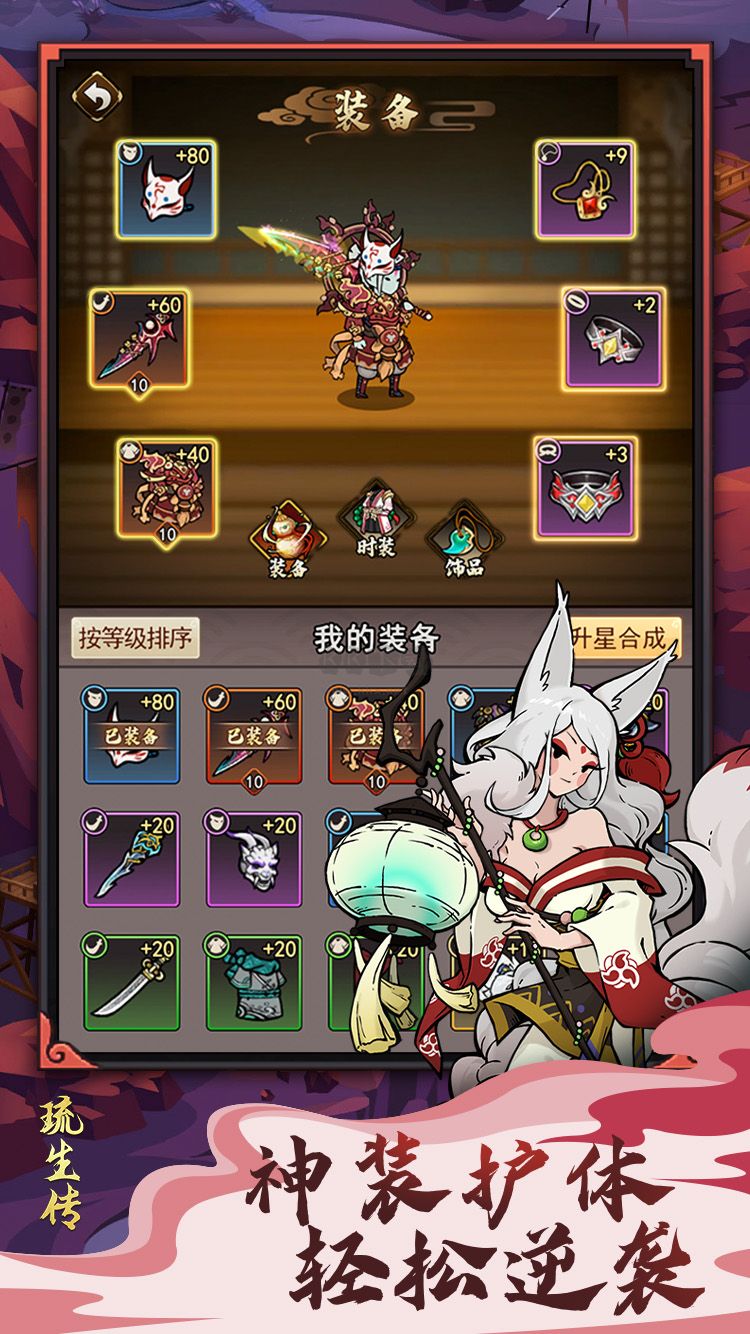Select the green robe armor +20 item

254,982
